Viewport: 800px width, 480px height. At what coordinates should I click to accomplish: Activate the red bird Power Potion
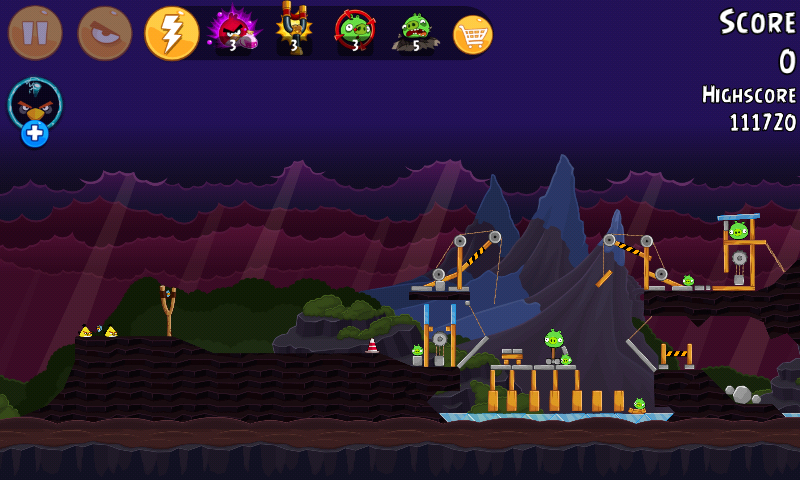click(x=233, y=32)
